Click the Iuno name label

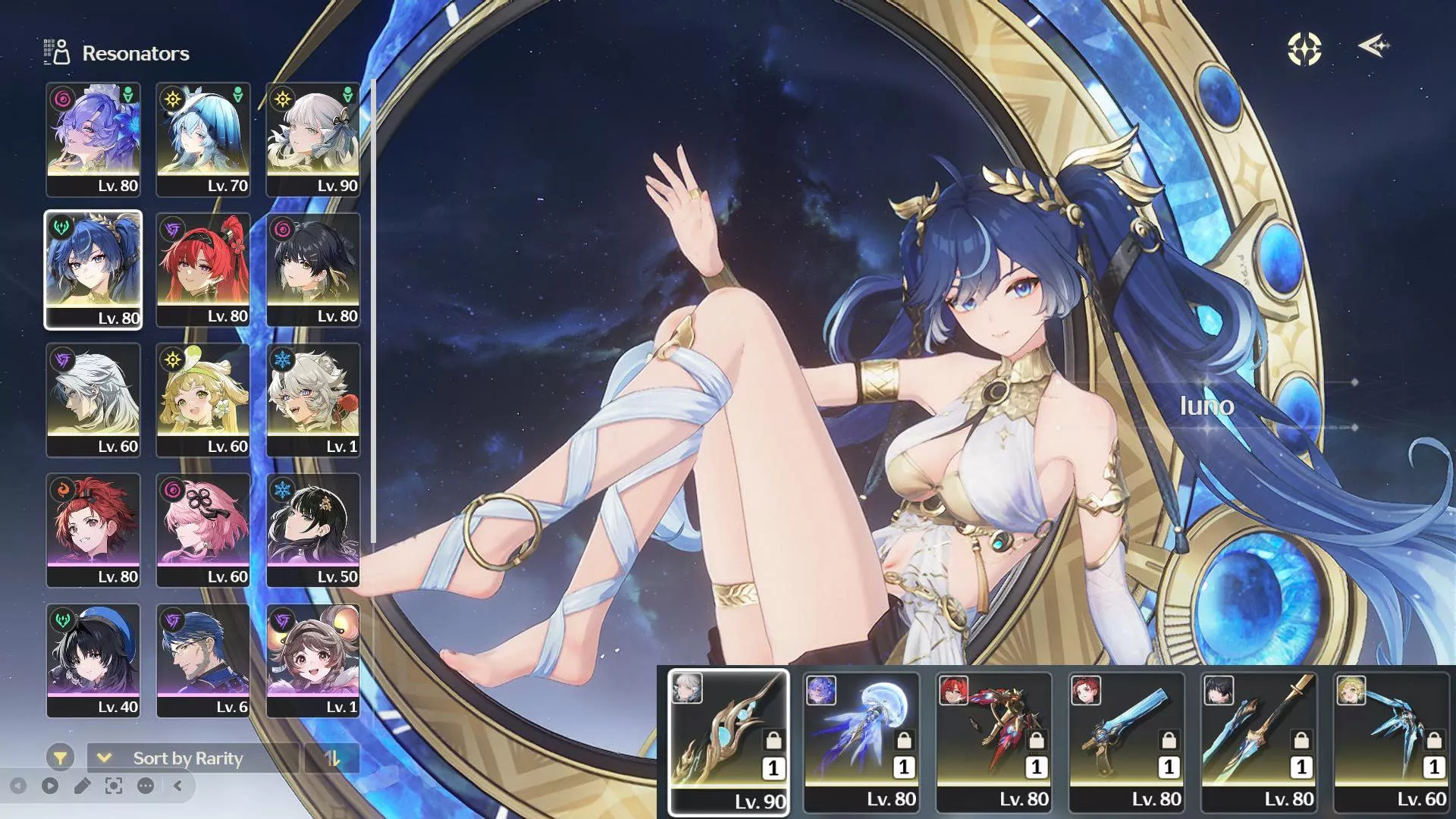click(1209, 406)
